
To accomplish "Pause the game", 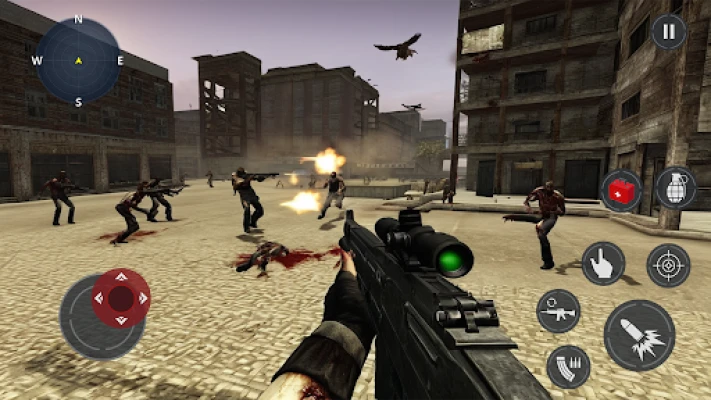I will coord(669,31).
